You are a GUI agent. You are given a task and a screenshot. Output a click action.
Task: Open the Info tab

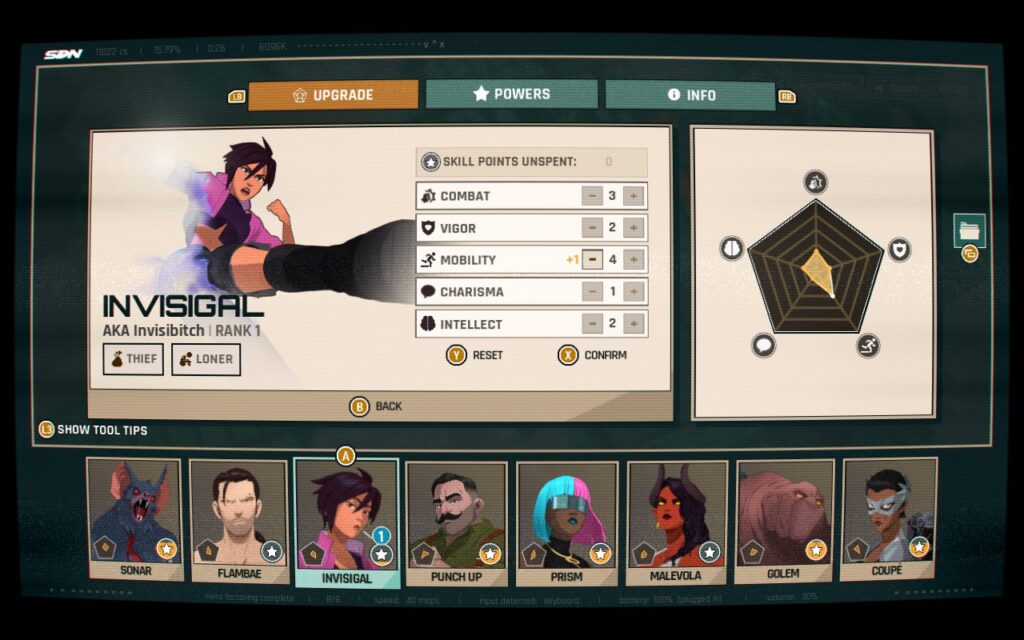(690, 95)
